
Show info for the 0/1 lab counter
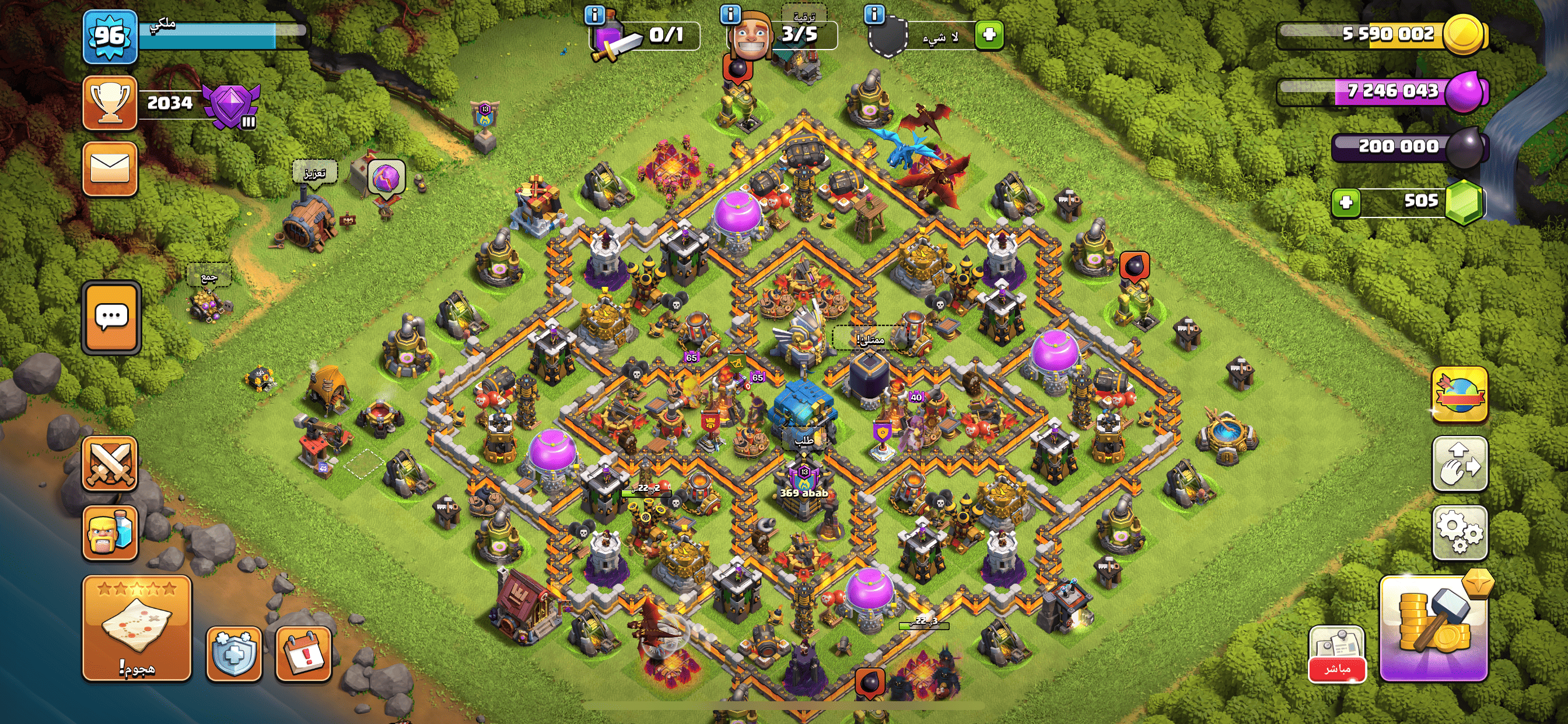[x=594, y=14]
